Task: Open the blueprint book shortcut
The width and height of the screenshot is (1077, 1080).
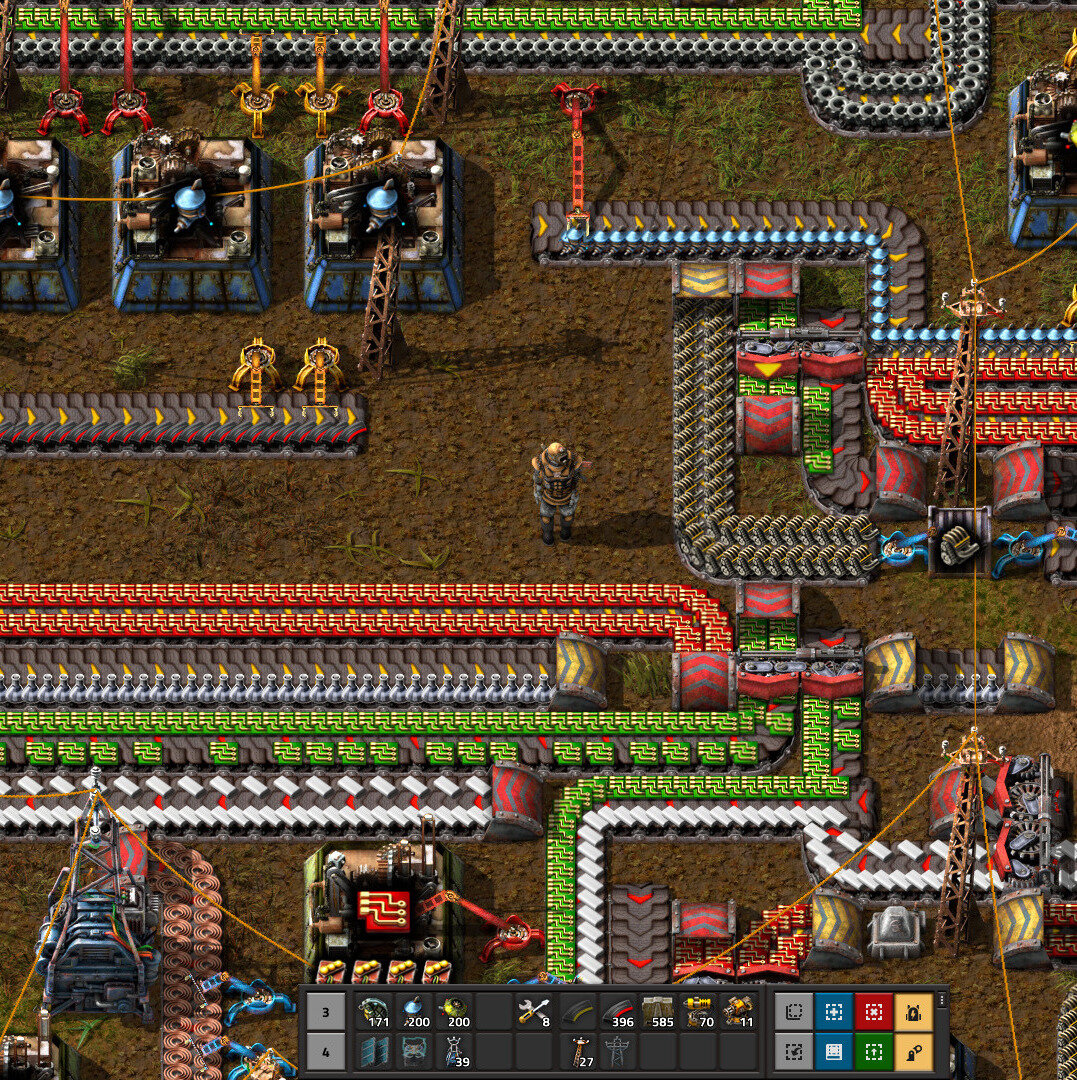Action: (833, 1051)
